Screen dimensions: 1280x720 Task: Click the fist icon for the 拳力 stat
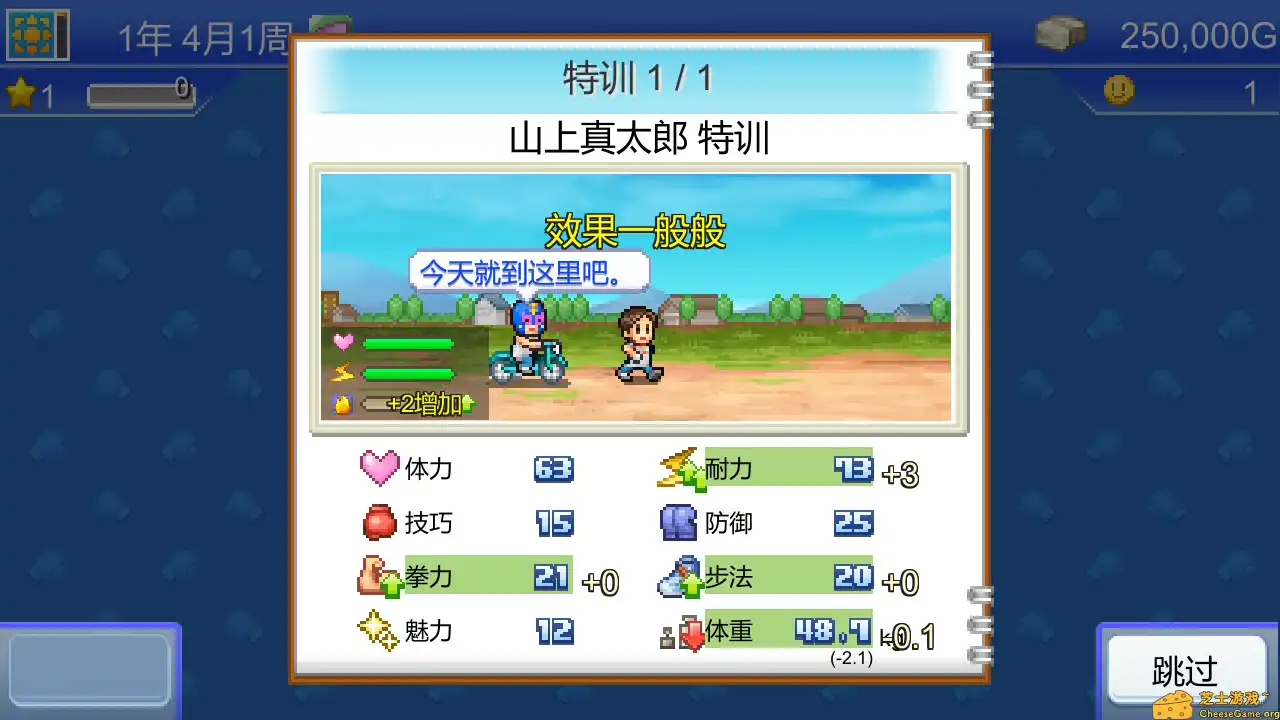click(x=379, y=577)
